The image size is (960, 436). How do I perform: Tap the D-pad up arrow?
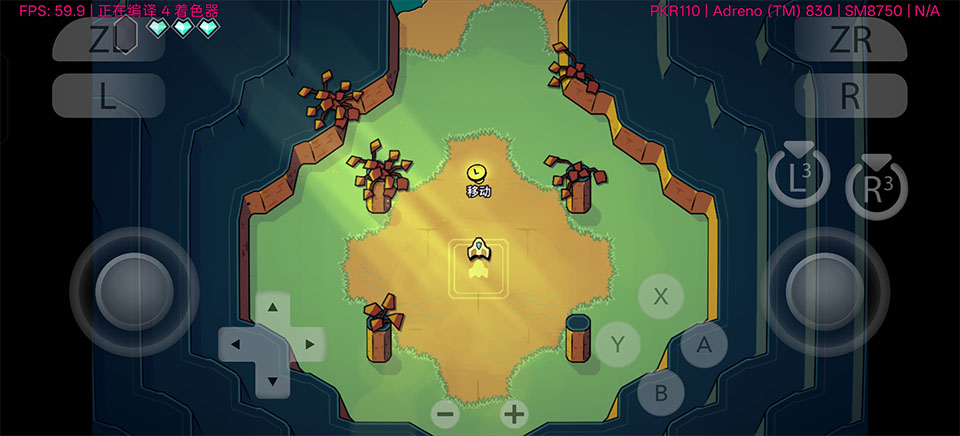point(273,310)
